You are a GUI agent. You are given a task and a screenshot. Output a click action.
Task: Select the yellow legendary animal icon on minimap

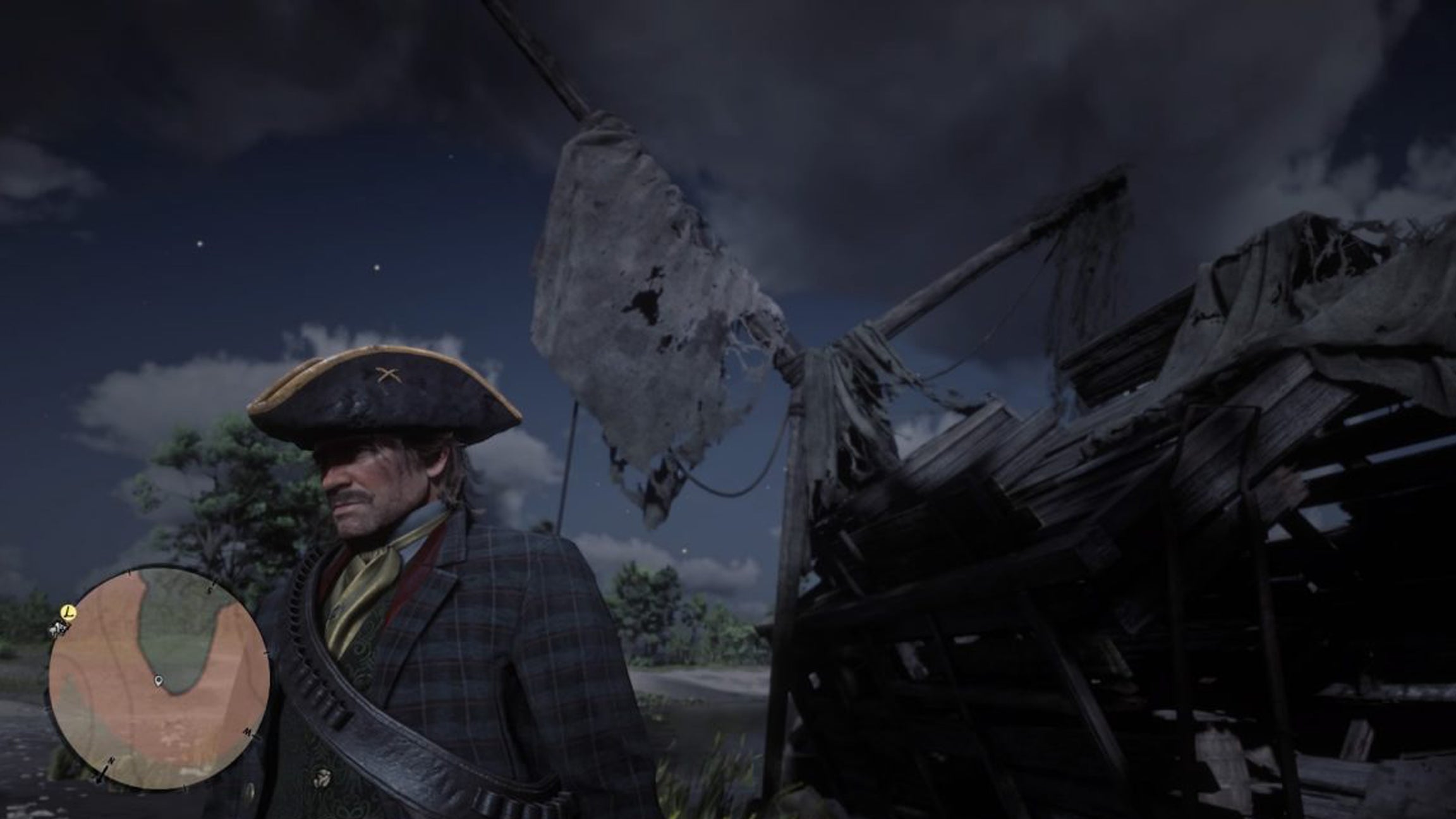click(x=68, y=612)
